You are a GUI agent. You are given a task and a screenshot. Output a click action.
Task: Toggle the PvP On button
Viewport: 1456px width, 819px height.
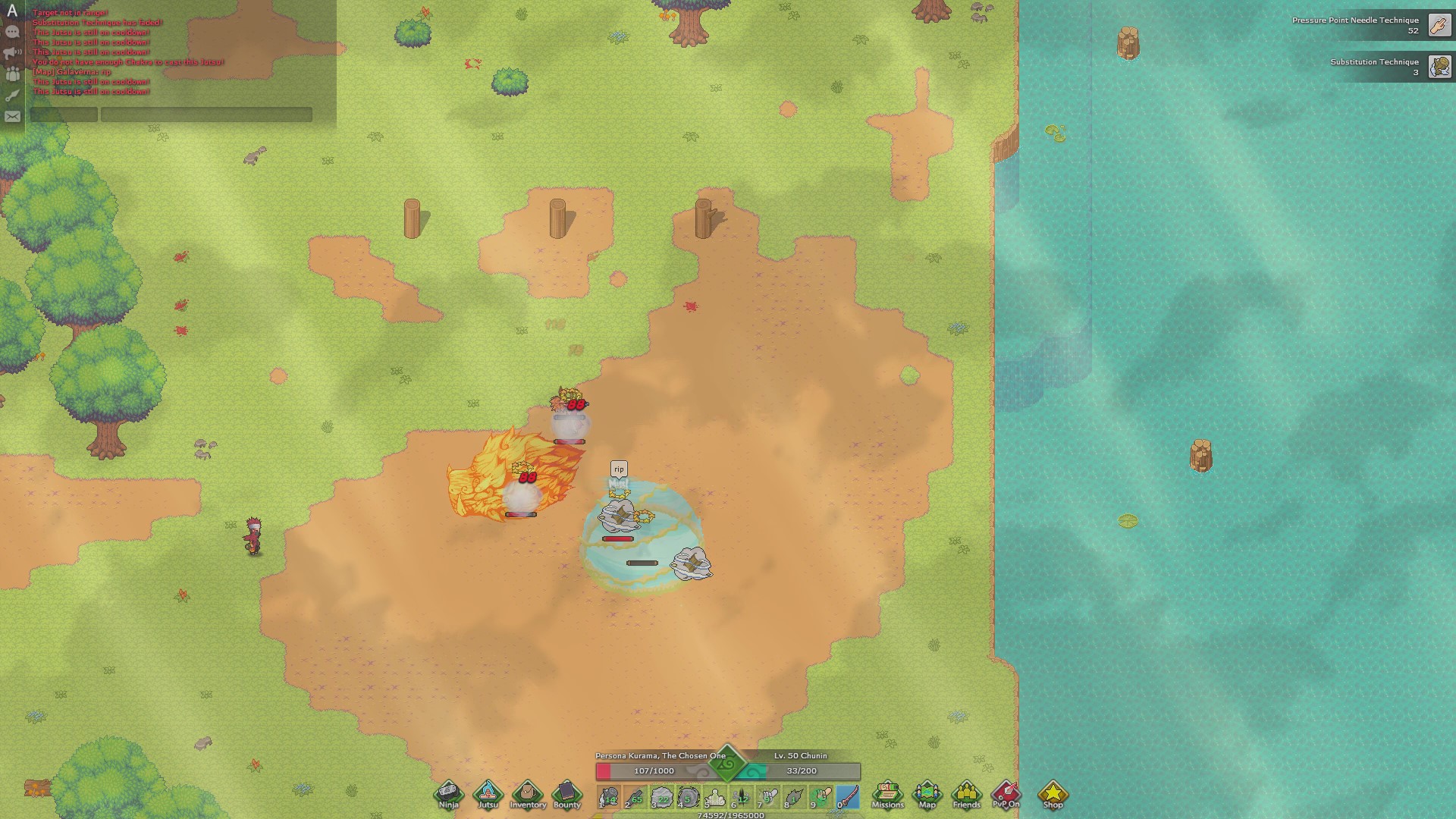(1006, 794)
